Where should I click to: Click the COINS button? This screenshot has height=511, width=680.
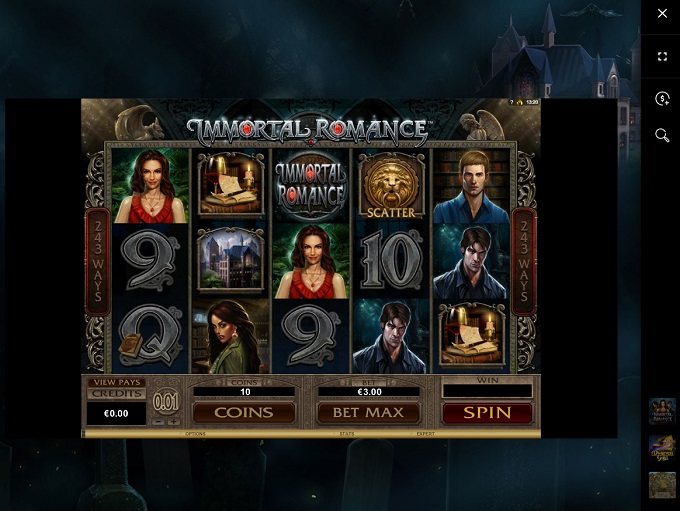pyautogui.click(x=243, y=412)
